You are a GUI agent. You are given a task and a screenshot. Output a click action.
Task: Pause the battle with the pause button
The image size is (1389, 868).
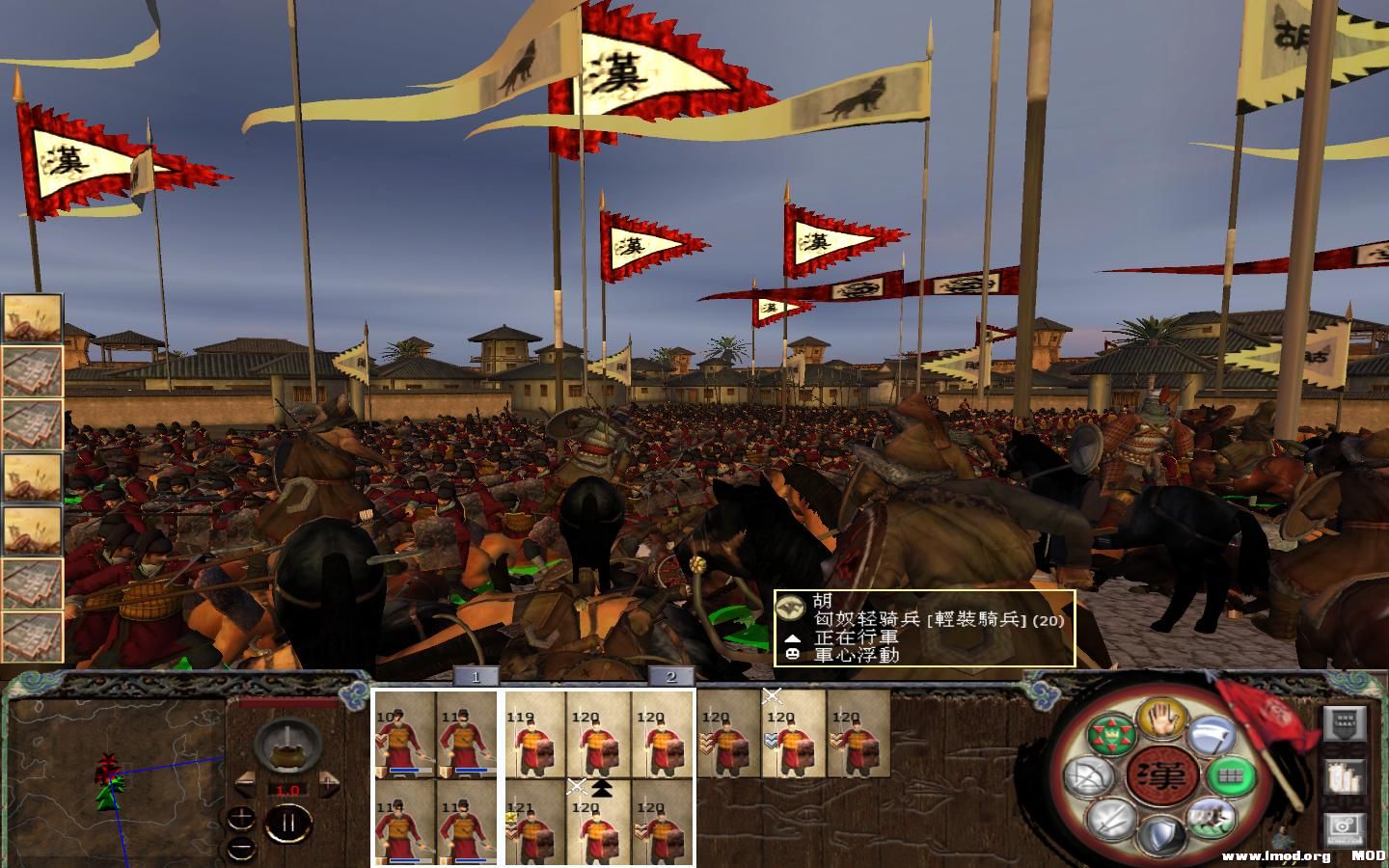coord(289,821)
